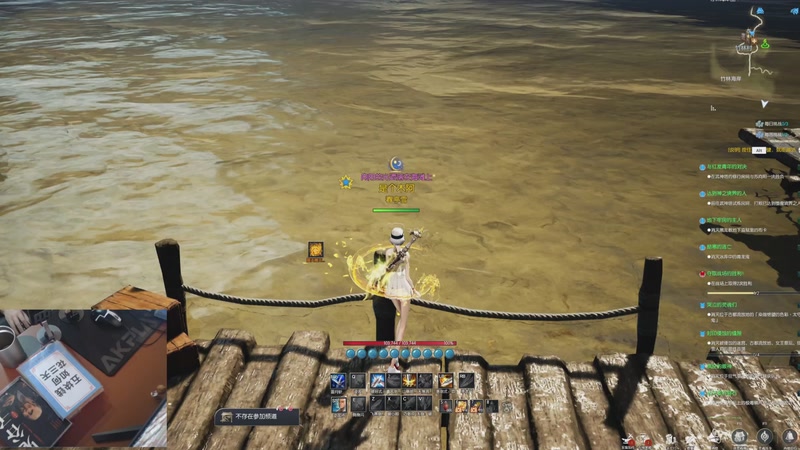This screenshot has height=450, width=800.
Task: Click the gold star marker beside nameplate
Action: (345, 182)
